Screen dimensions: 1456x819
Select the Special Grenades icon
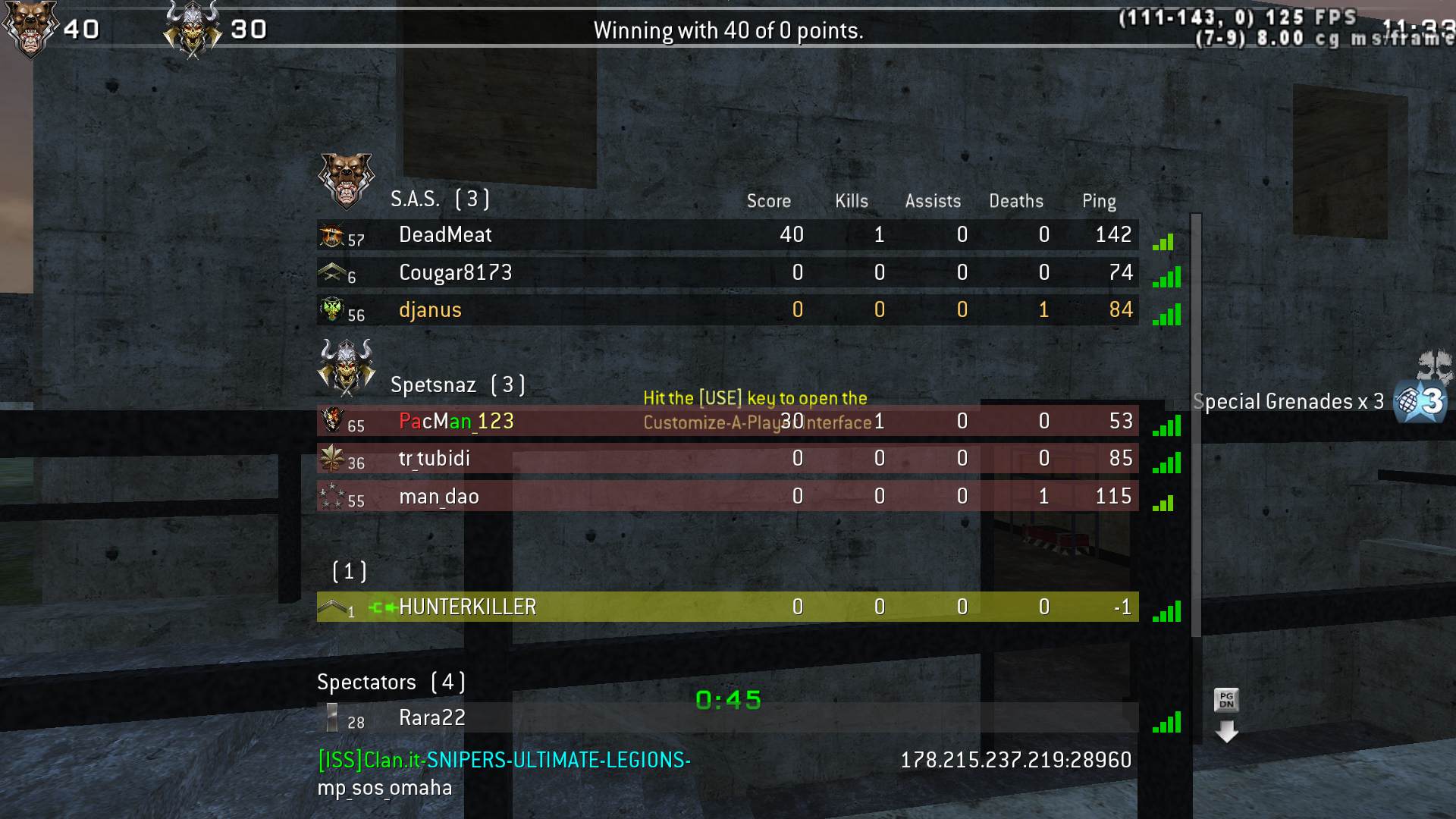pos(1421,400)
